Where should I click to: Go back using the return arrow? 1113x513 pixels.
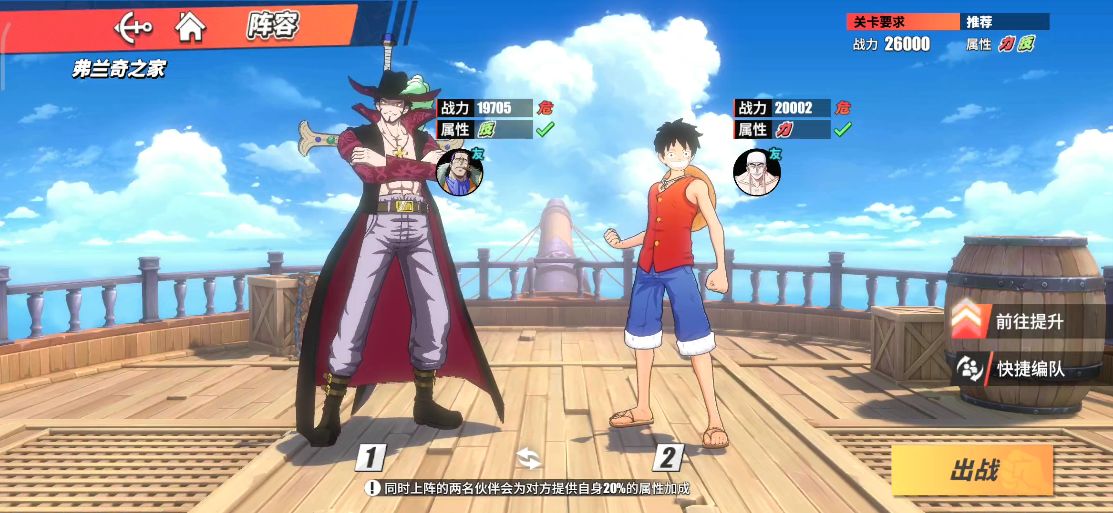tap(131, 26)
